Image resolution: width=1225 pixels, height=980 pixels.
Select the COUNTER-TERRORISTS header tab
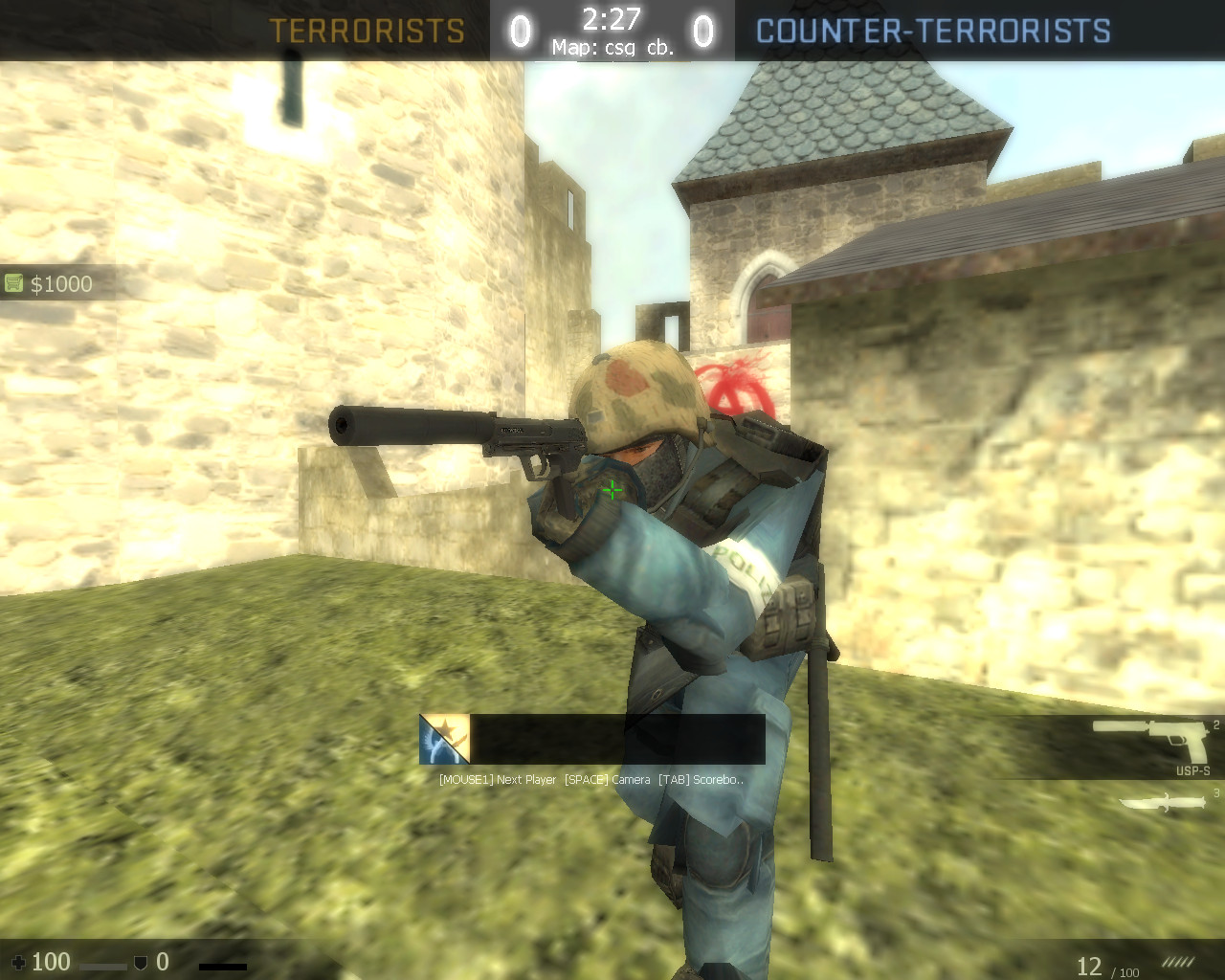point(933,31)
